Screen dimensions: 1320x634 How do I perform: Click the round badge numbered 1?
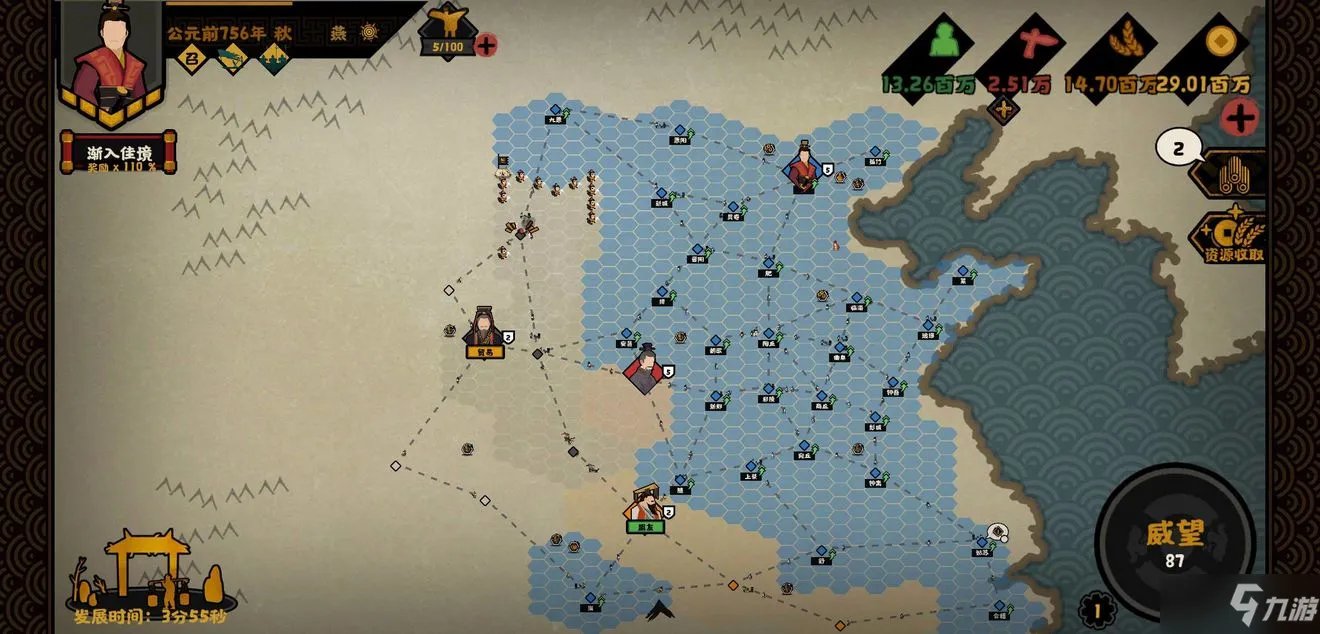(1097, 609)
